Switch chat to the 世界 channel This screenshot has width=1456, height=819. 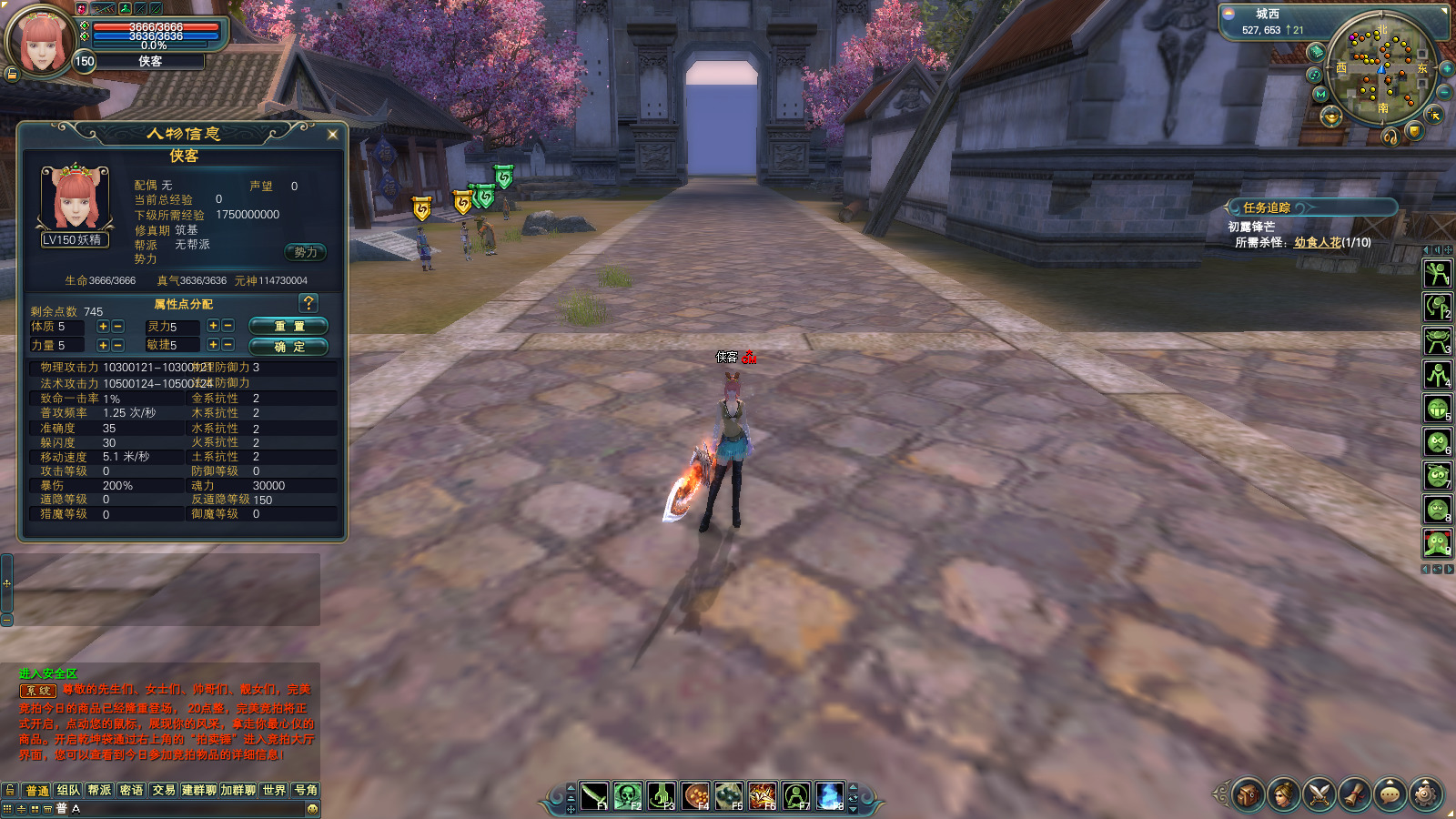coord(274,790)
